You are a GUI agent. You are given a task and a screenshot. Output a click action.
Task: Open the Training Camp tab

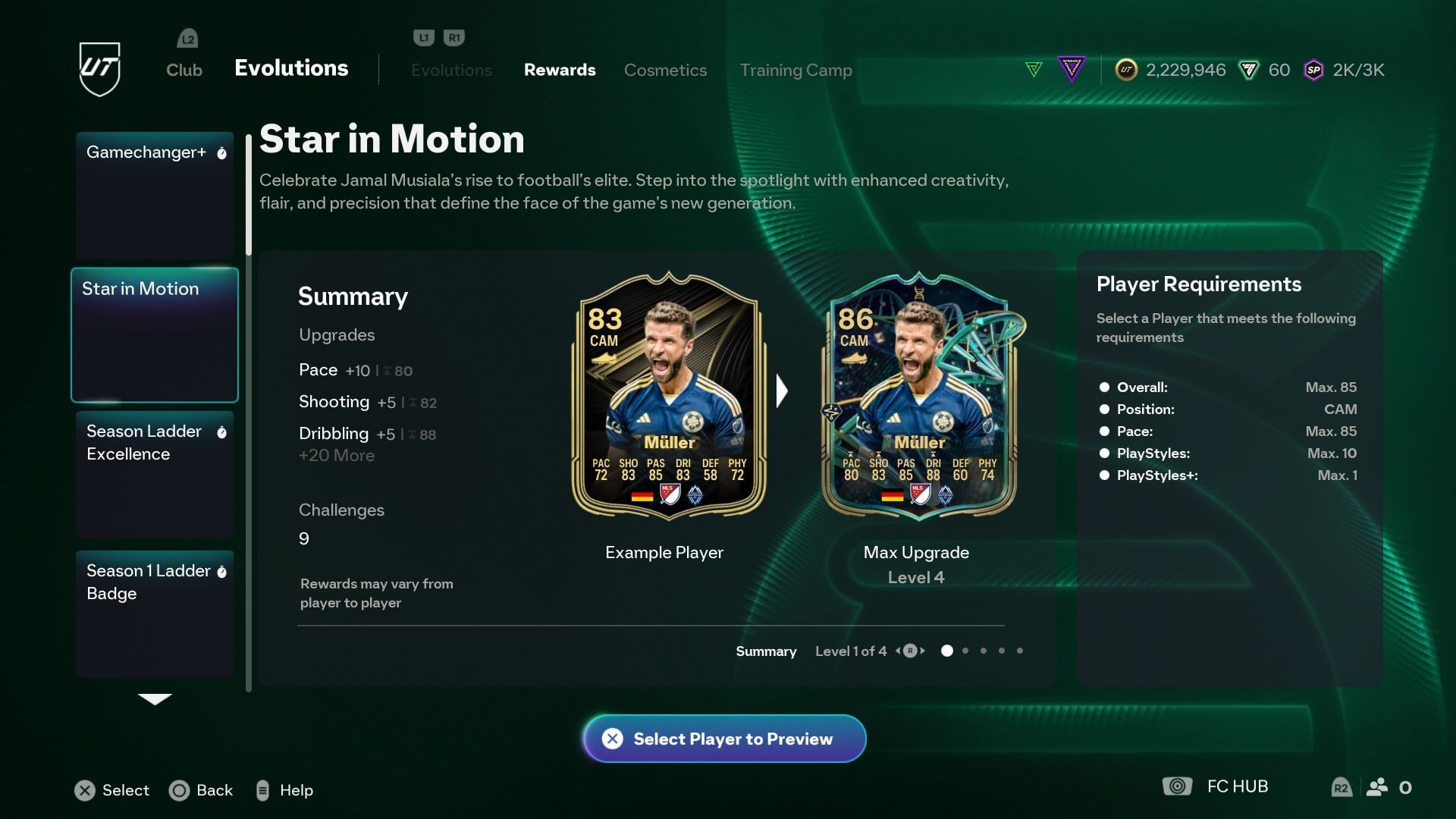click(796, 70)
